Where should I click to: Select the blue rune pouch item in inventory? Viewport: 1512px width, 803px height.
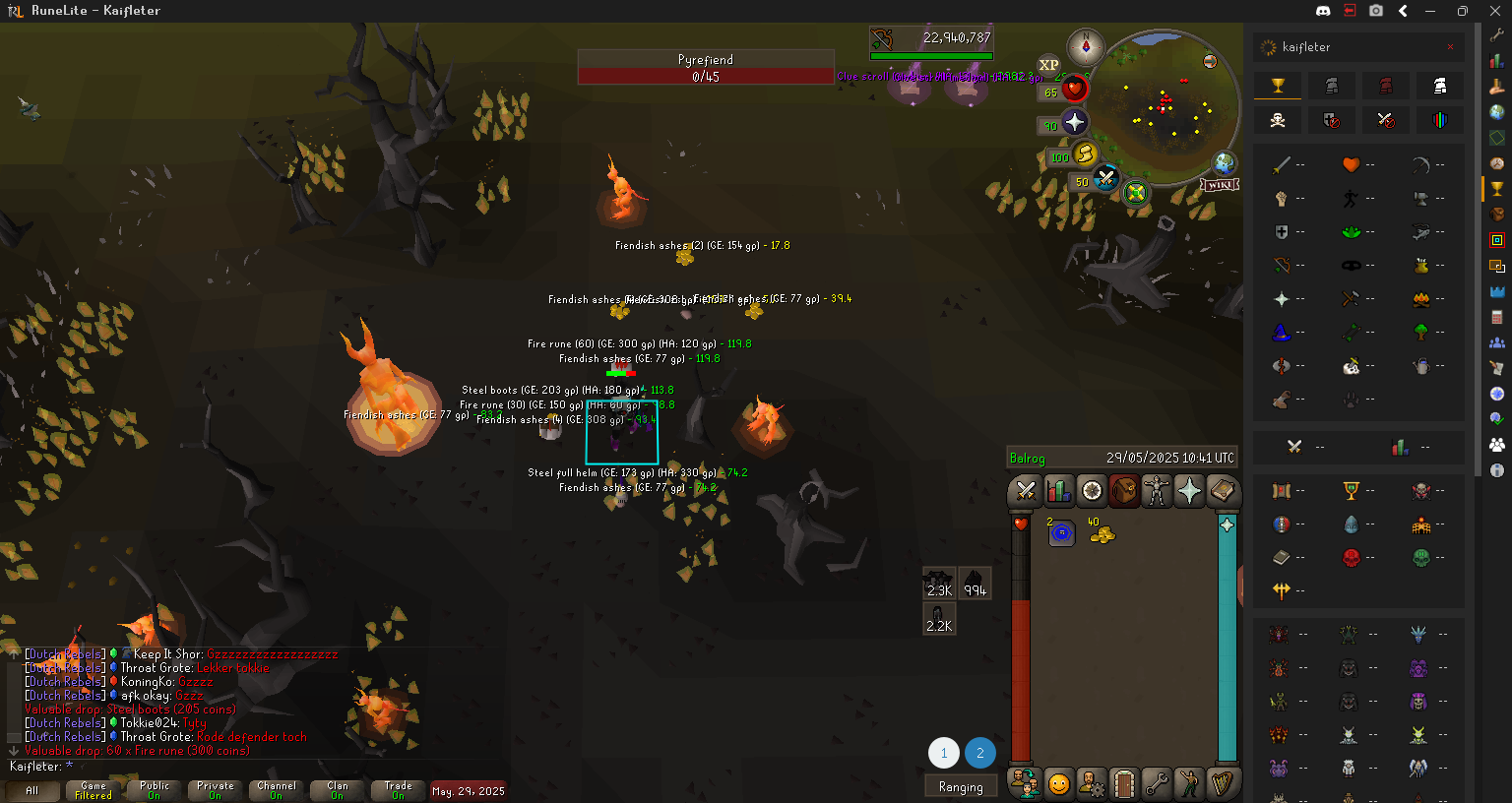pos(1061,532)
